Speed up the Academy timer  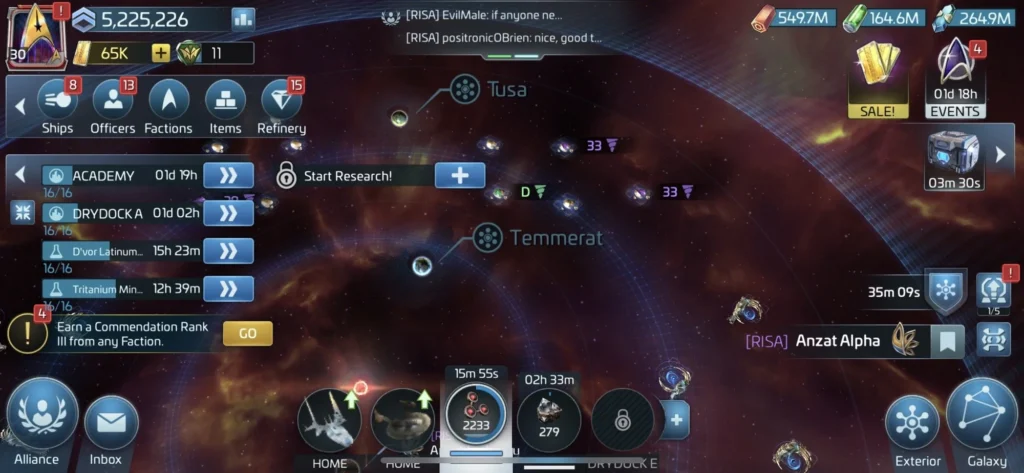228,176
